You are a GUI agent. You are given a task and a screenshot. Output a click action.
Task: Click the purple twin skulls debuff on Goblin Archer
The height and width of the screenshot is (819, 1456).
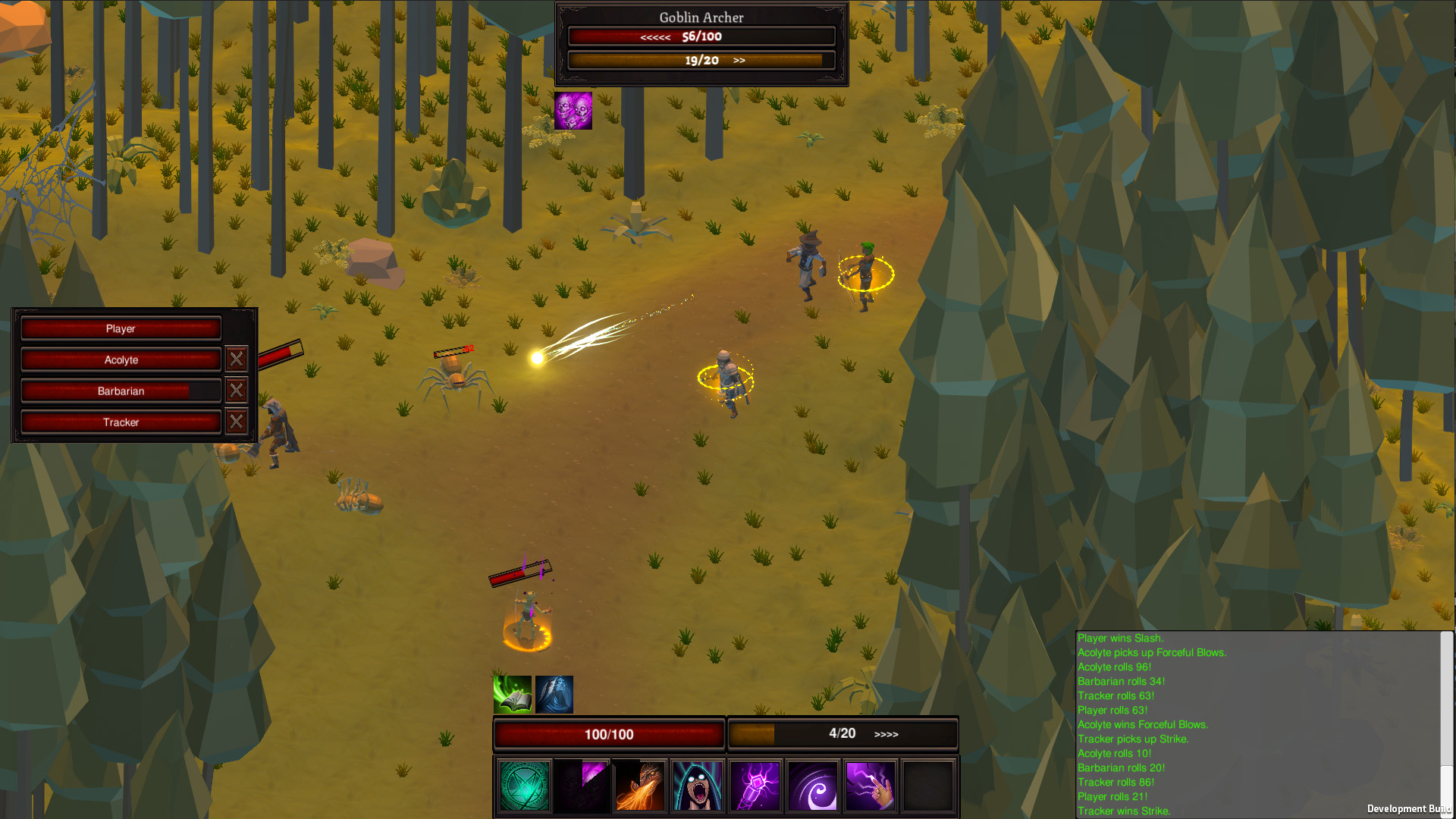(573, 110)
